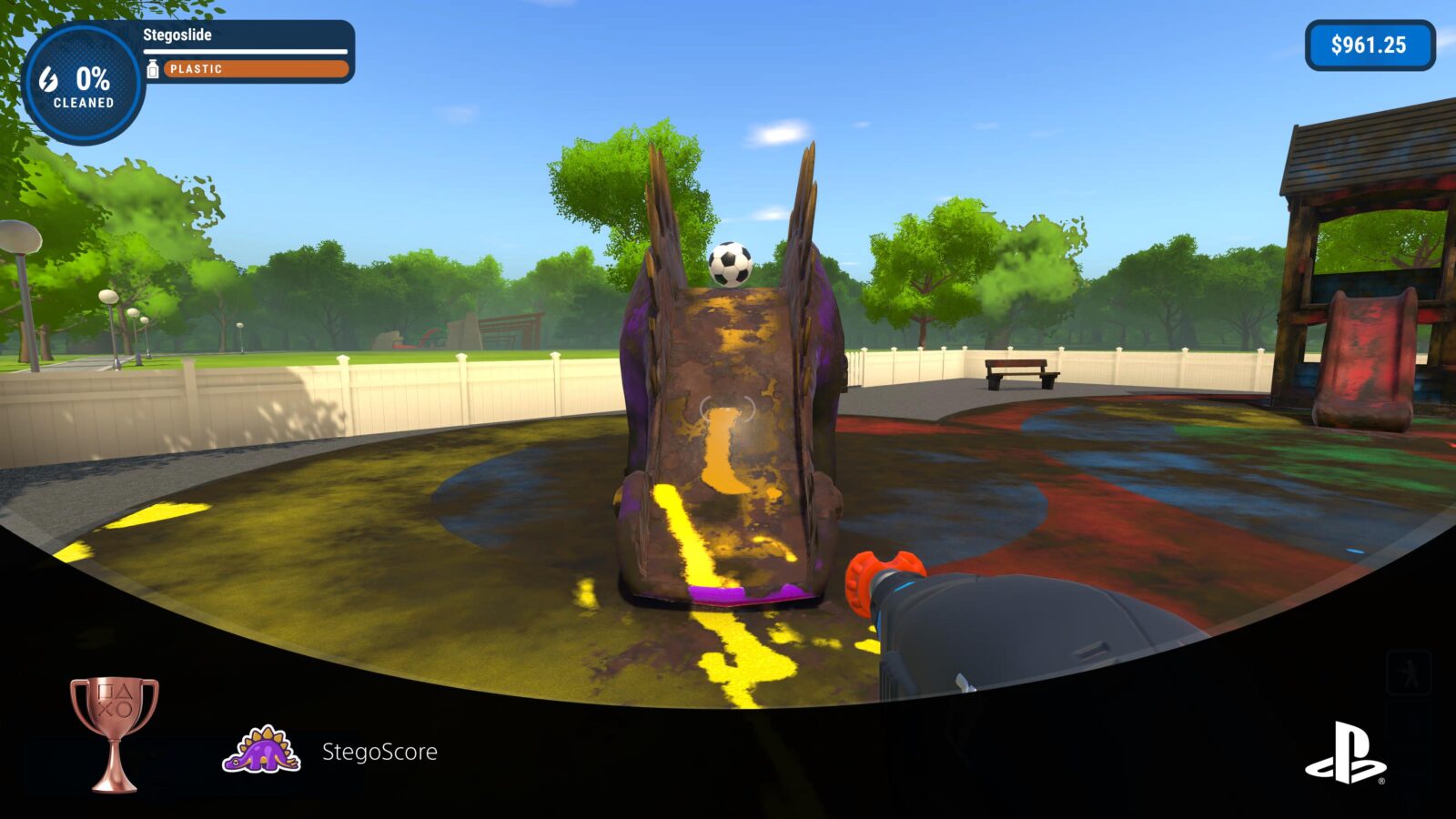
Task: Click the walking figure indicator icon
Action: pyautogui.click(x=1409, y=672)
